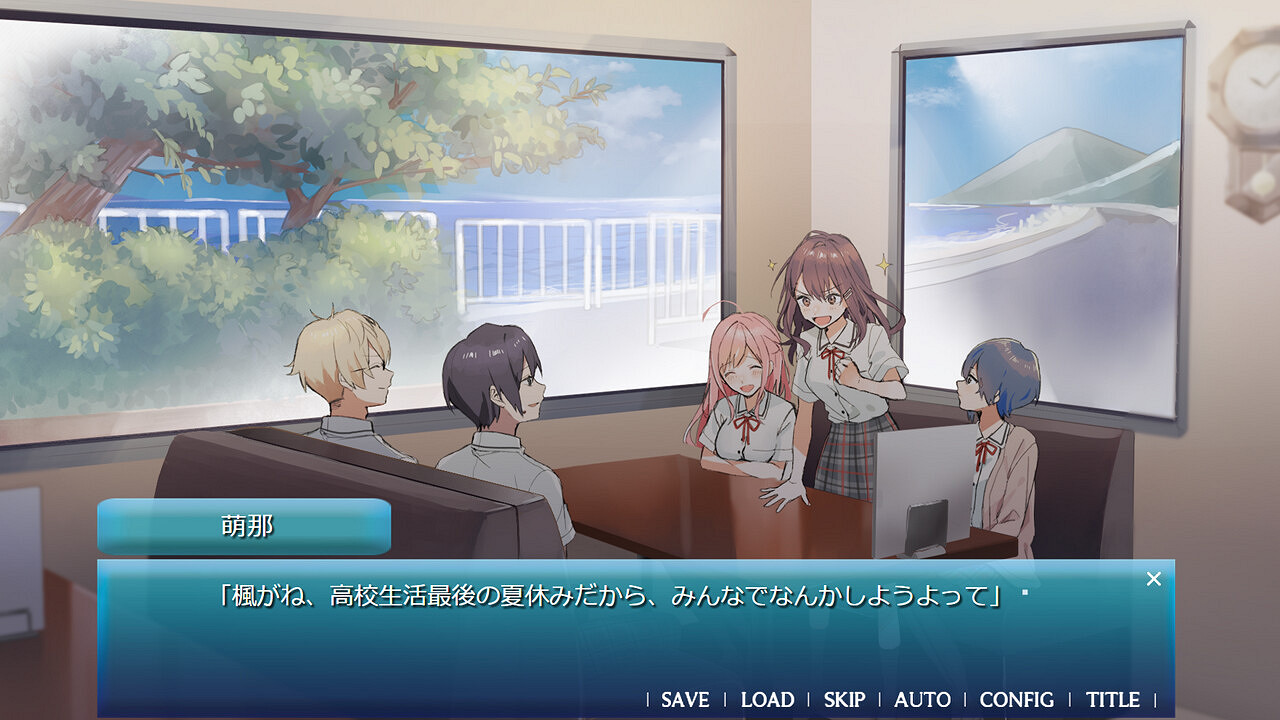
Task: Open the CONFIG settings screen
Action: [x=1017, y=700]
